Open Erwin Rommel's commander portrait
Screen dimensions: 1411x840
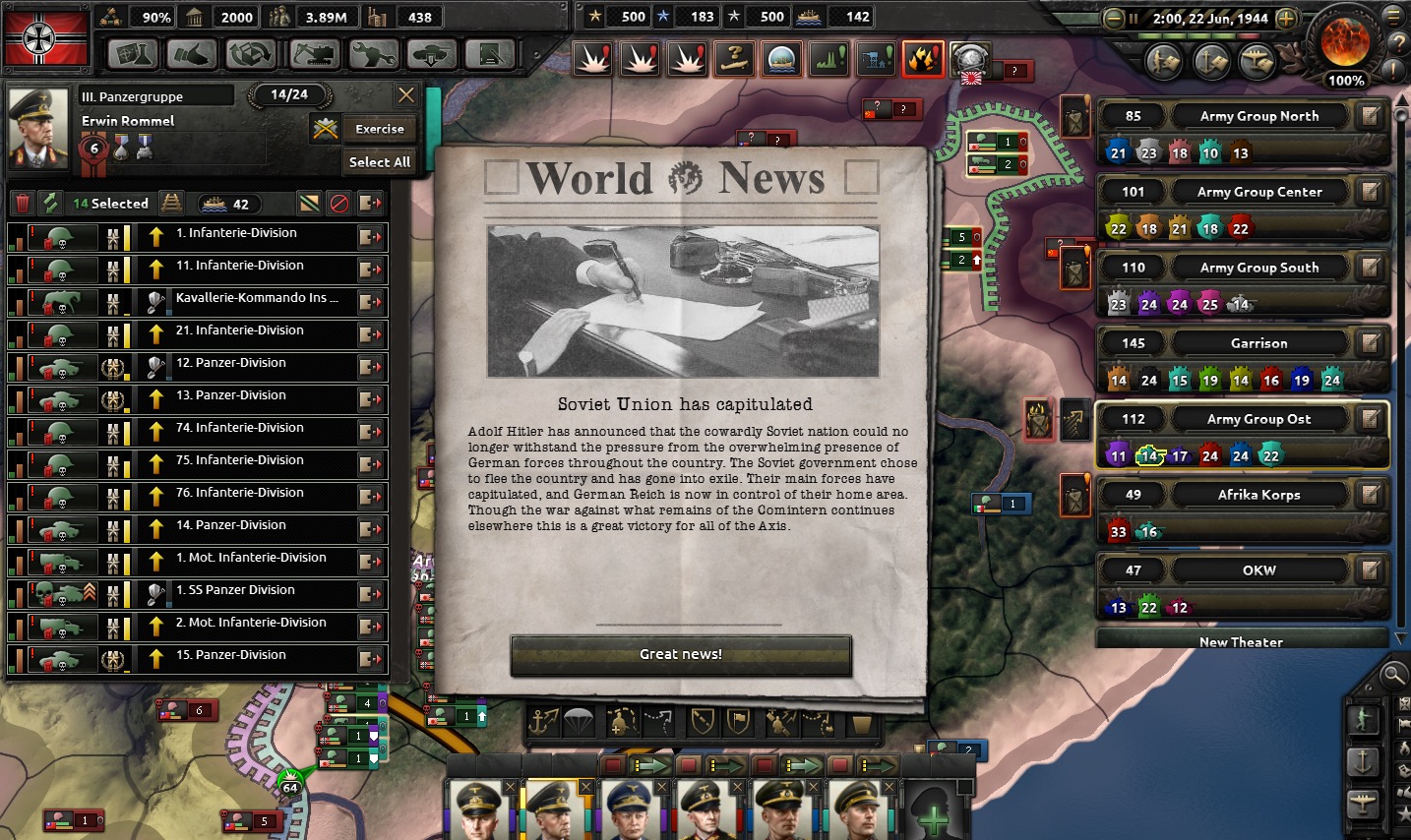click(x=38, y=127)
